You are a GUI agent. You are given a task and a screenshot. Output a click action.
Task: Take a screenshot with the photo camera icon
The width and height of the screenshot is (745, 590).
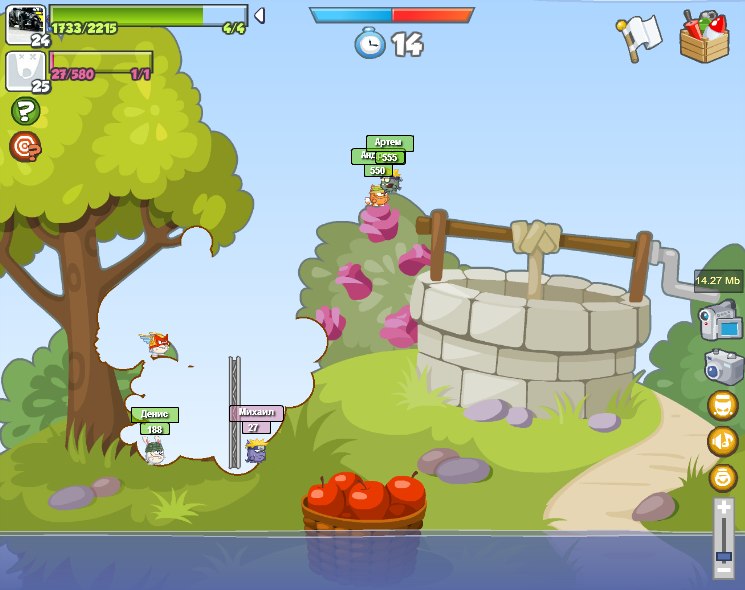click(x=722, y=366)
